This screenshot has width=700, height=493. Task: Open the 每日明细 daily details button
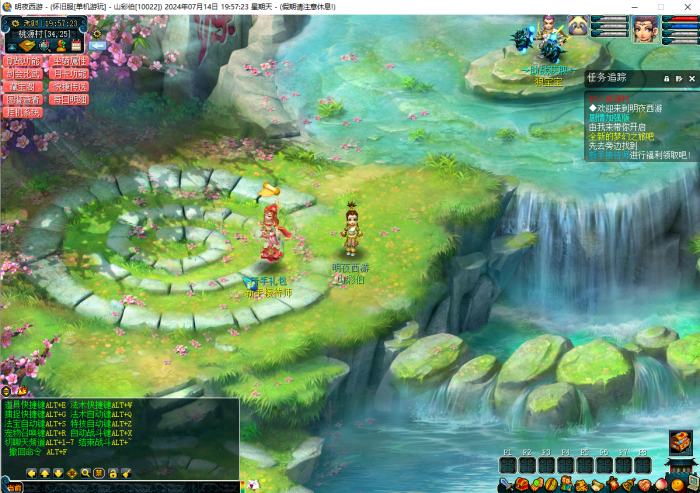(x=70, y=100)
